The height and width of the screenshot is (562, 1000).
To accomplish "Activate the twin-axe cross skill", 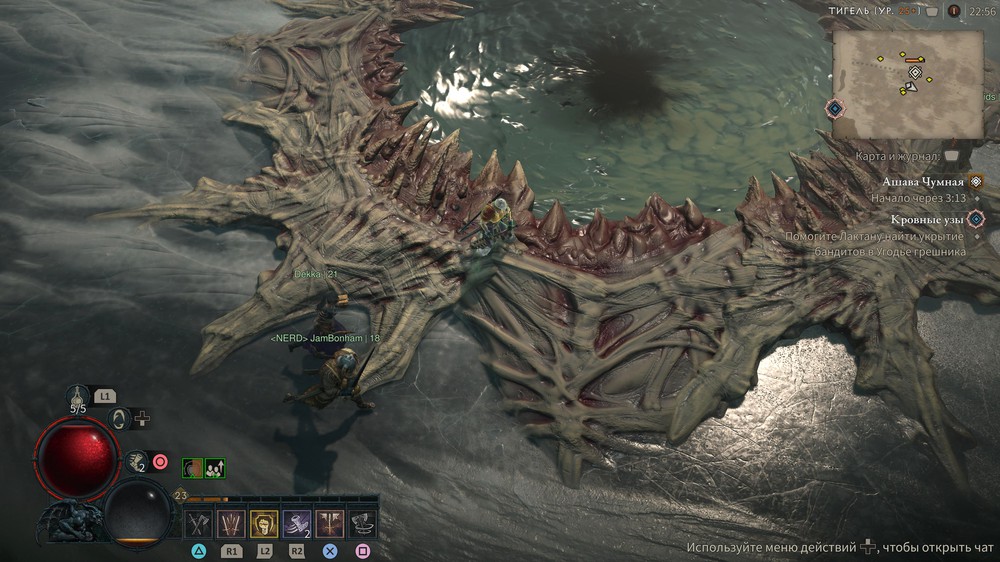I will coord(329,523).
